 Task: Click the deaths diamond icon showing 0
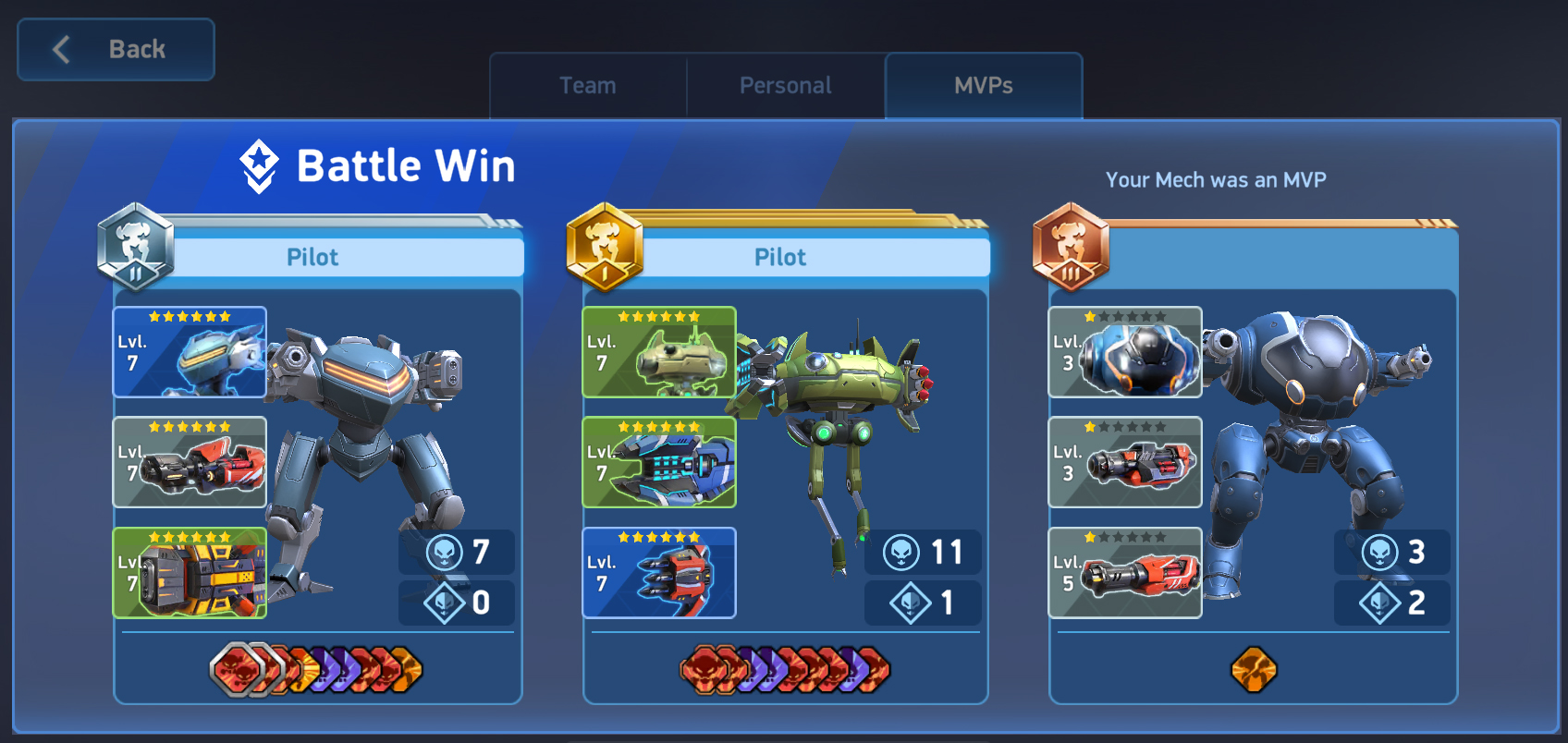tap(444, 603)
